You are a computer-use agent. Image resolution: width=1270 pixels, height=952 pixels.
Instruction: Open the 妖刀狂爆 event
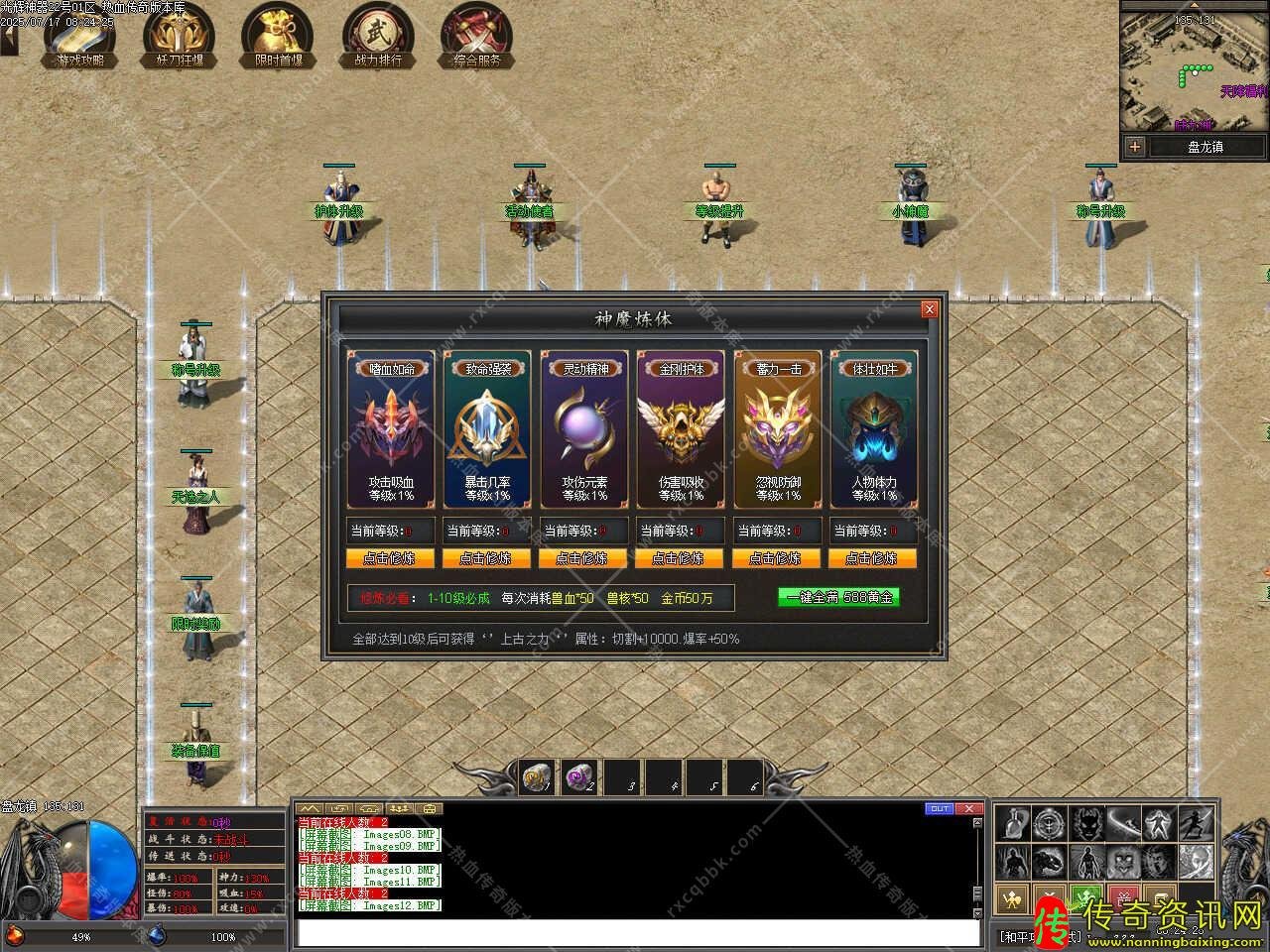(180, 36)
